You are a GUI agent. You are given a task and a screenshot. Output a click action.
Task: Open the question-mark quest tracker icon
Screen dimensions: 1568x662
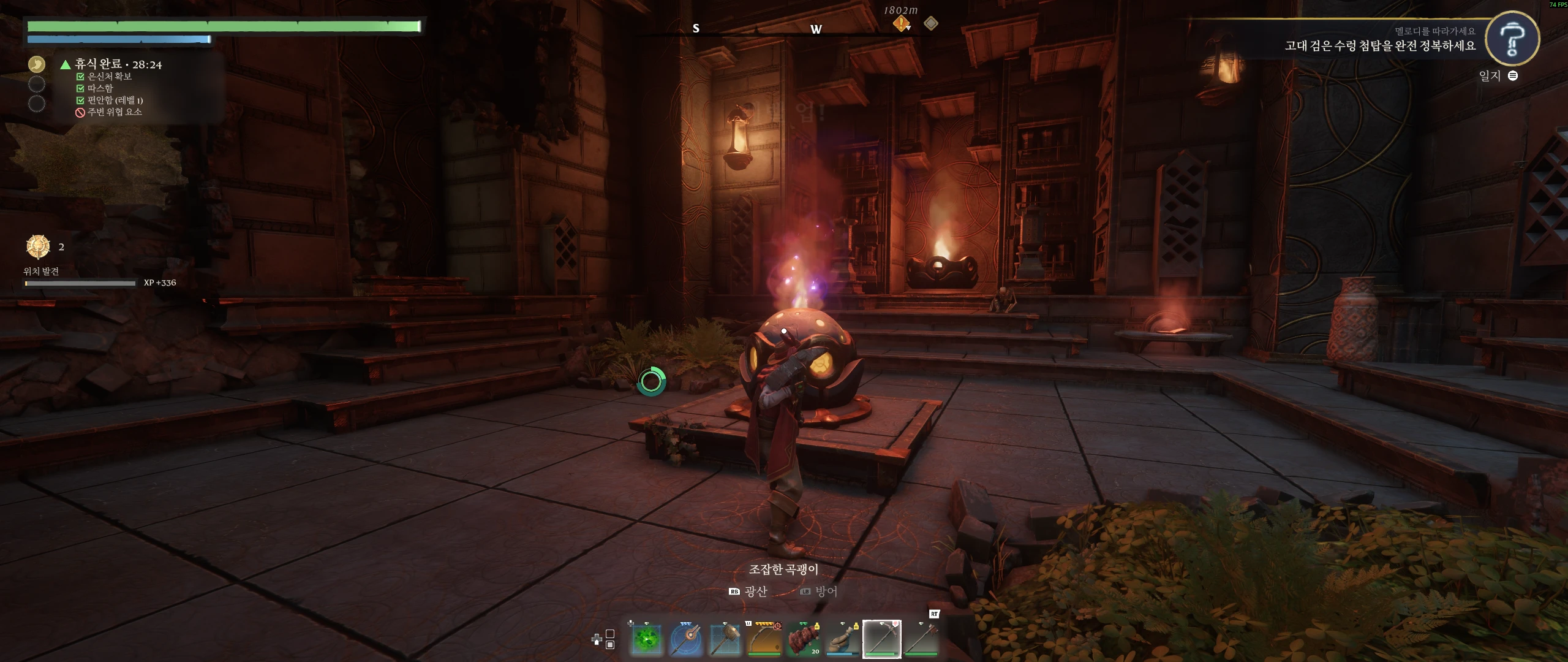point(1512,39)
